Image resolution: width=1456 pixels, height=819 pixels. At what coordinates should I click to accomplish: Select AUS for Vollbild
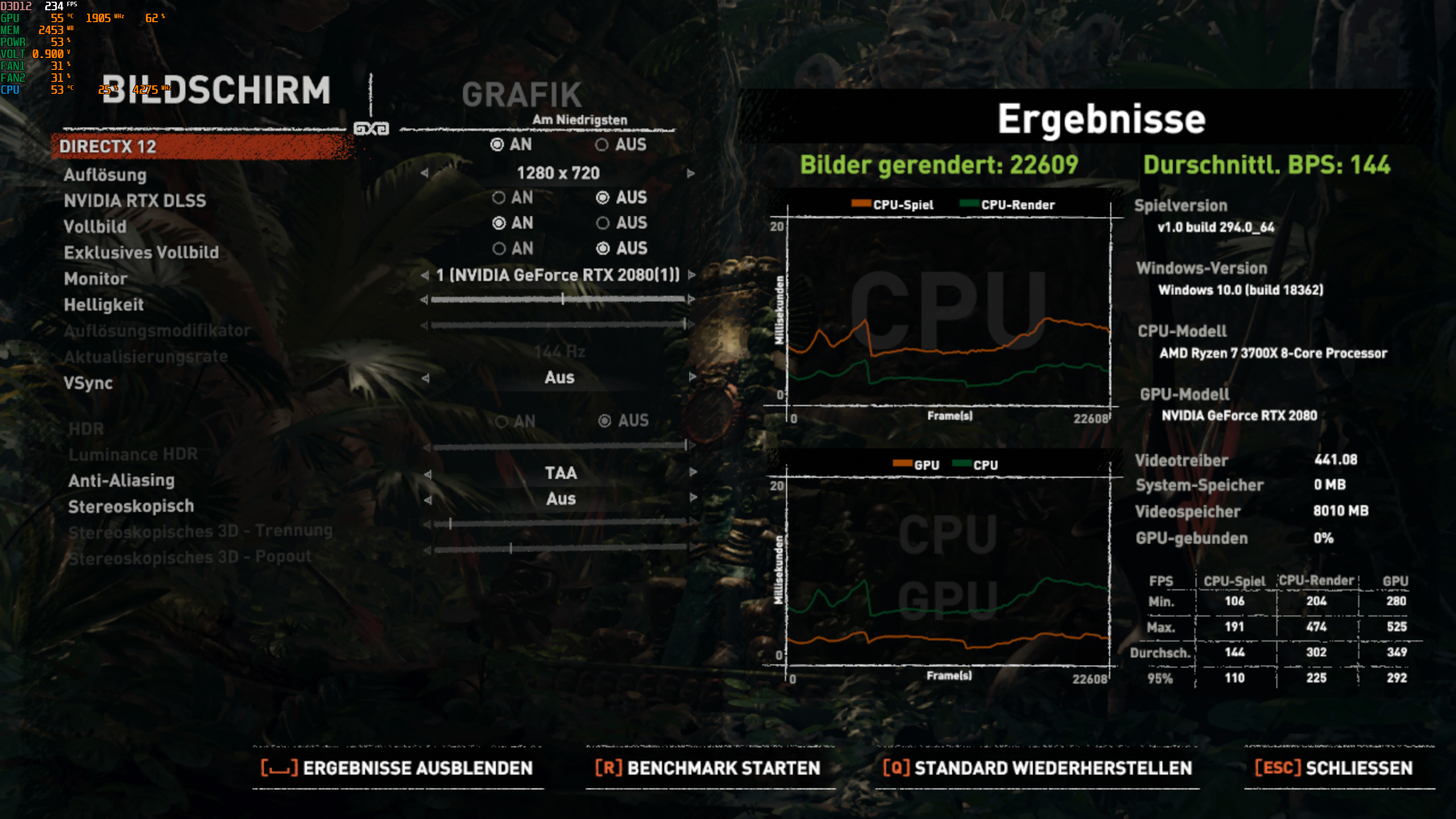pyautogui.click(x=604, y=223)
